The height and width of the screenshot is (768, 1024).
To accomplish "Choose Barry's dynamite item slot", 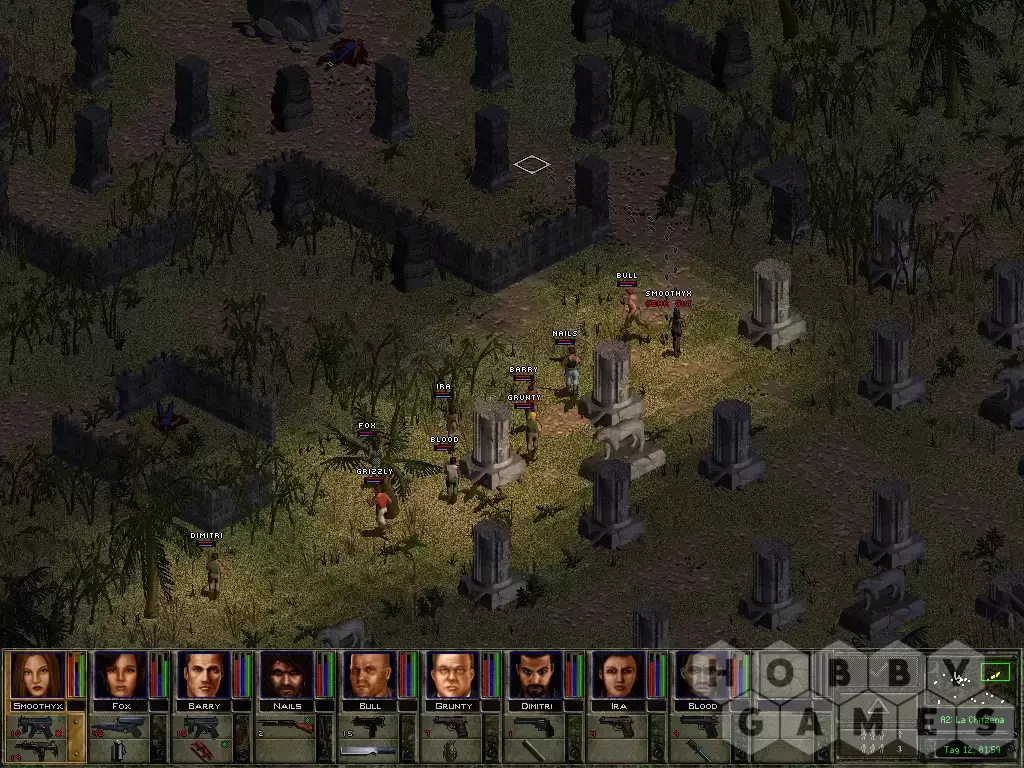I will [204, 750].
